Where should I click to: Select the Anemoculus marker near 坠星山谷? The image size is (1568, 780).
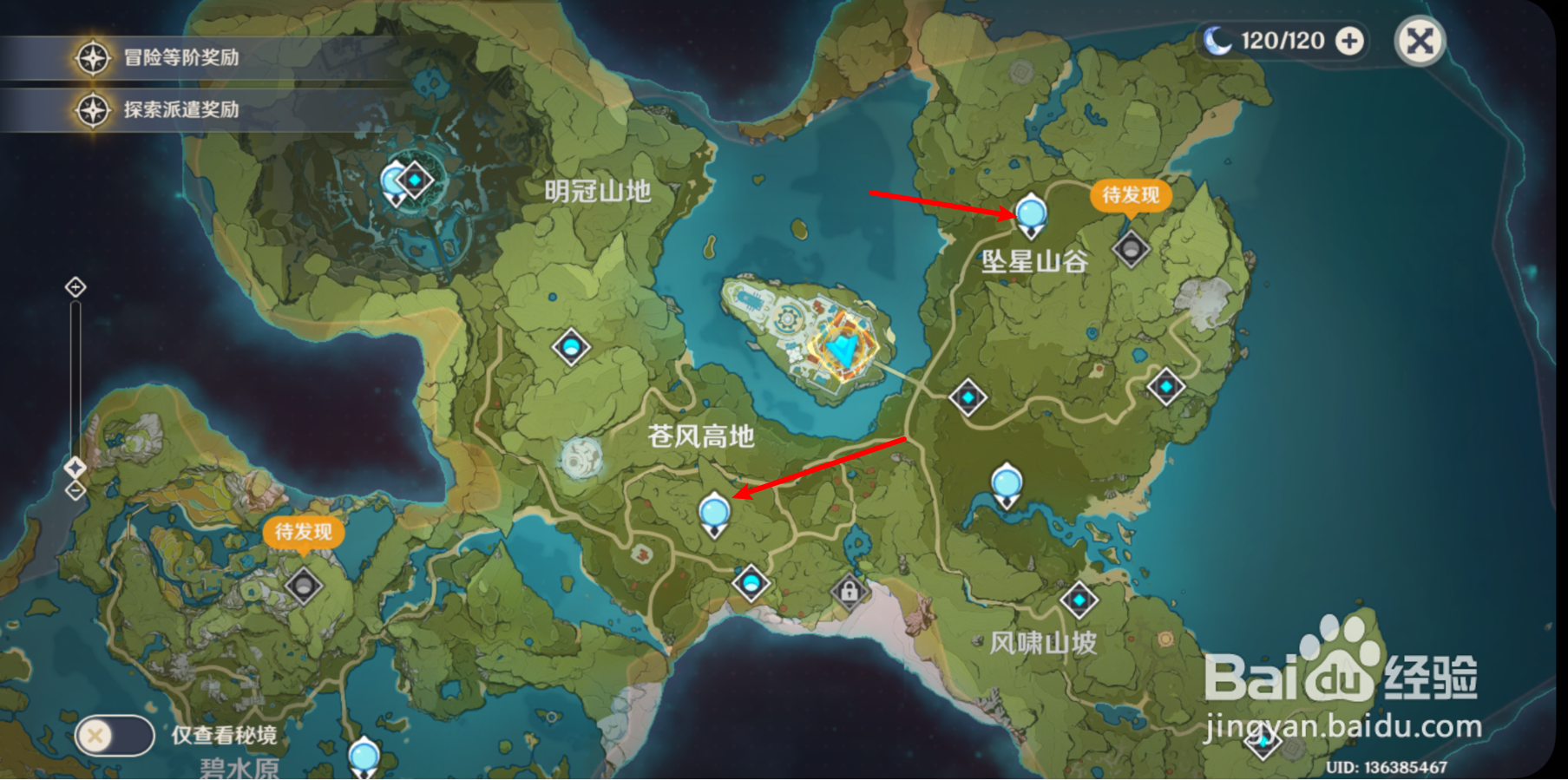coord(1031,214)
